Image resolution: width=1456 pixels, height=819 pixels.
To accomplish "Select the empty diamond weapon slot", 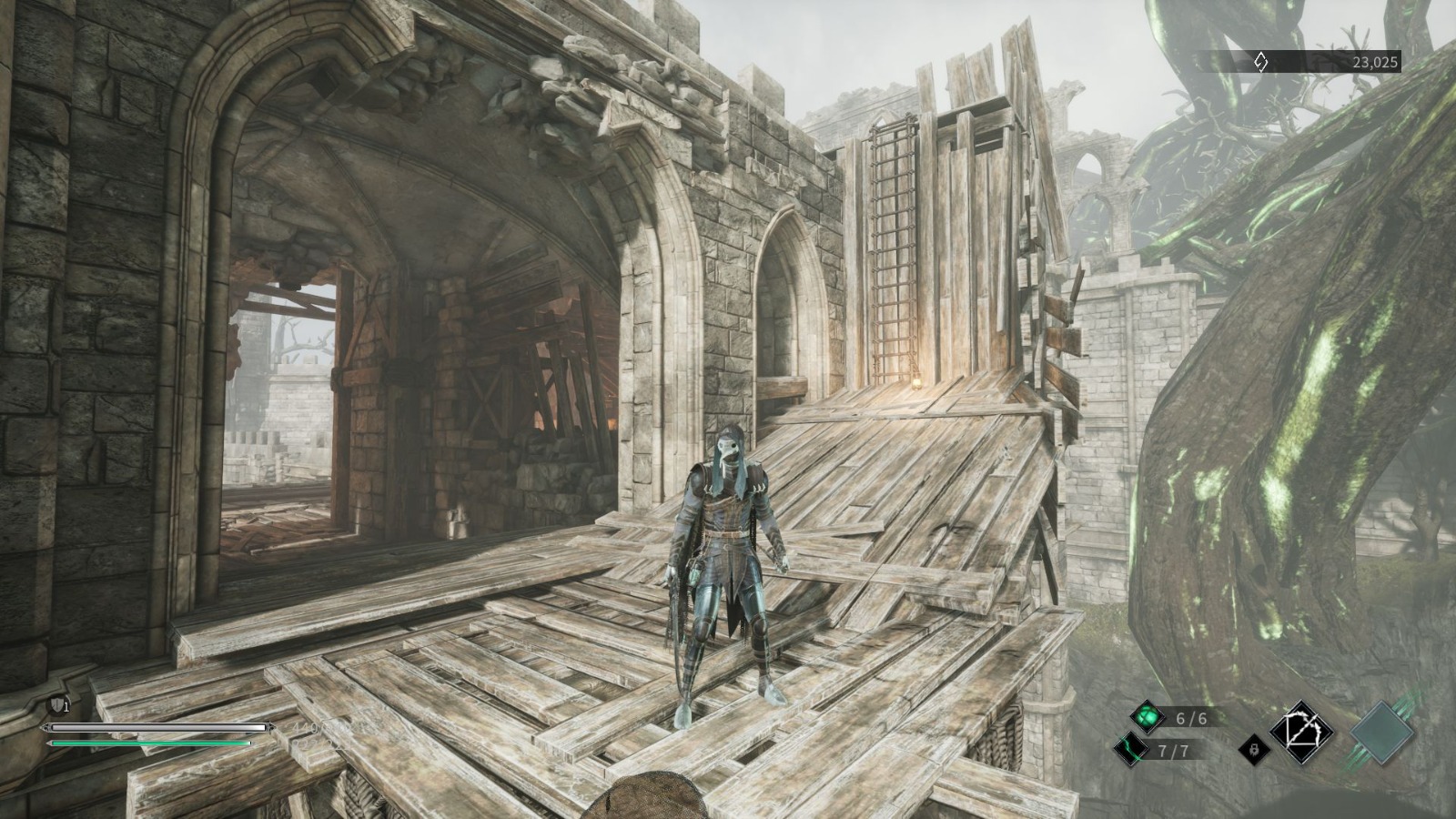I will (x=1382, y=732).
